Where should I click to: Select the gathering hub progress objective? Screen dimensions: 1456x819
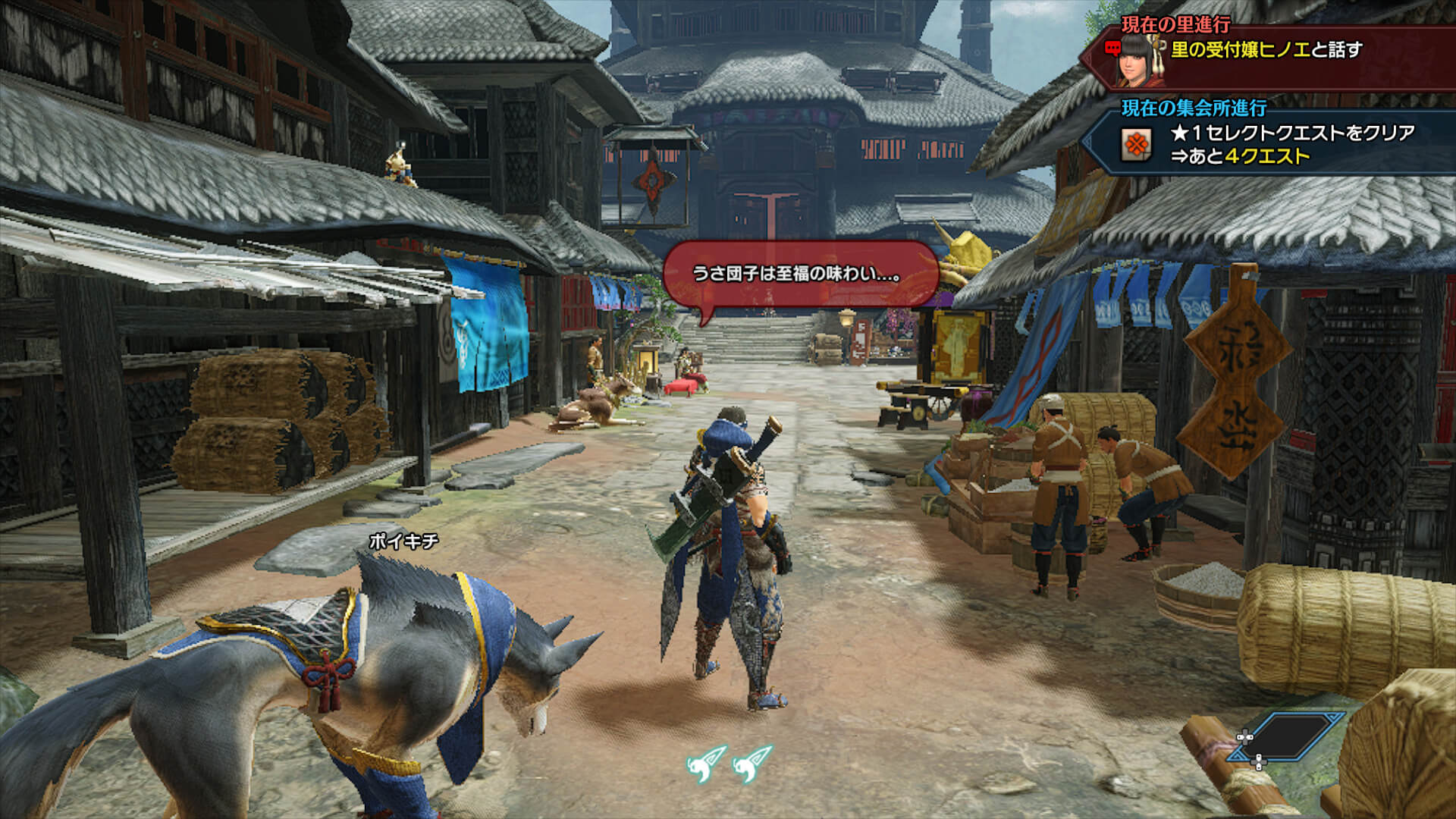click(x=1291, y=144)
